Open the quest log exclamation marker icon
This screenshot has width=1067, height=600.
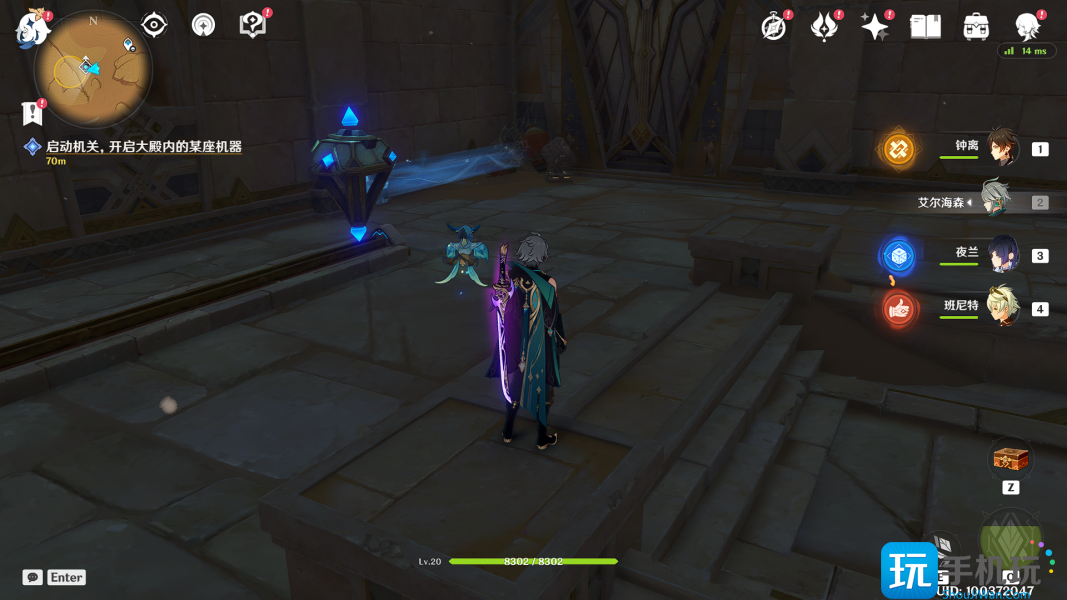coord(33,112)
